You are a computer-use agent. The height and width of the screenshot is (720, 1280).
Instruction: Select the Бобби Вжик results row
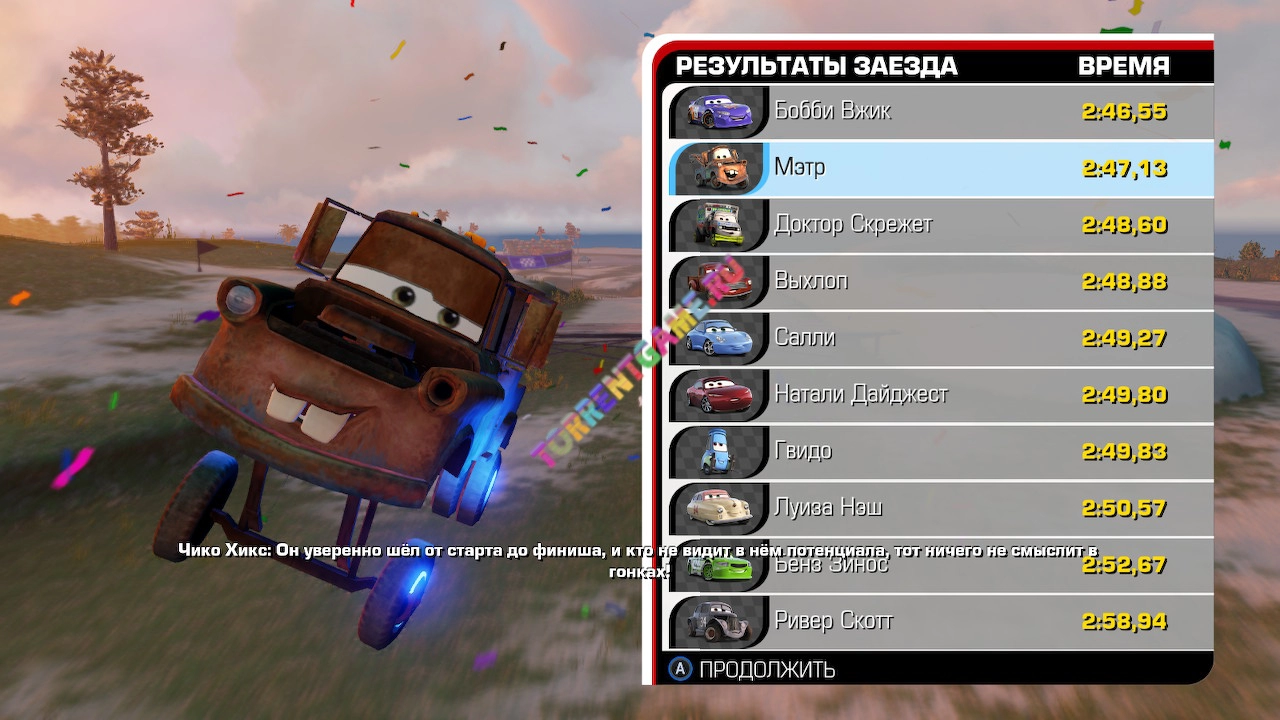click(940, 111)
